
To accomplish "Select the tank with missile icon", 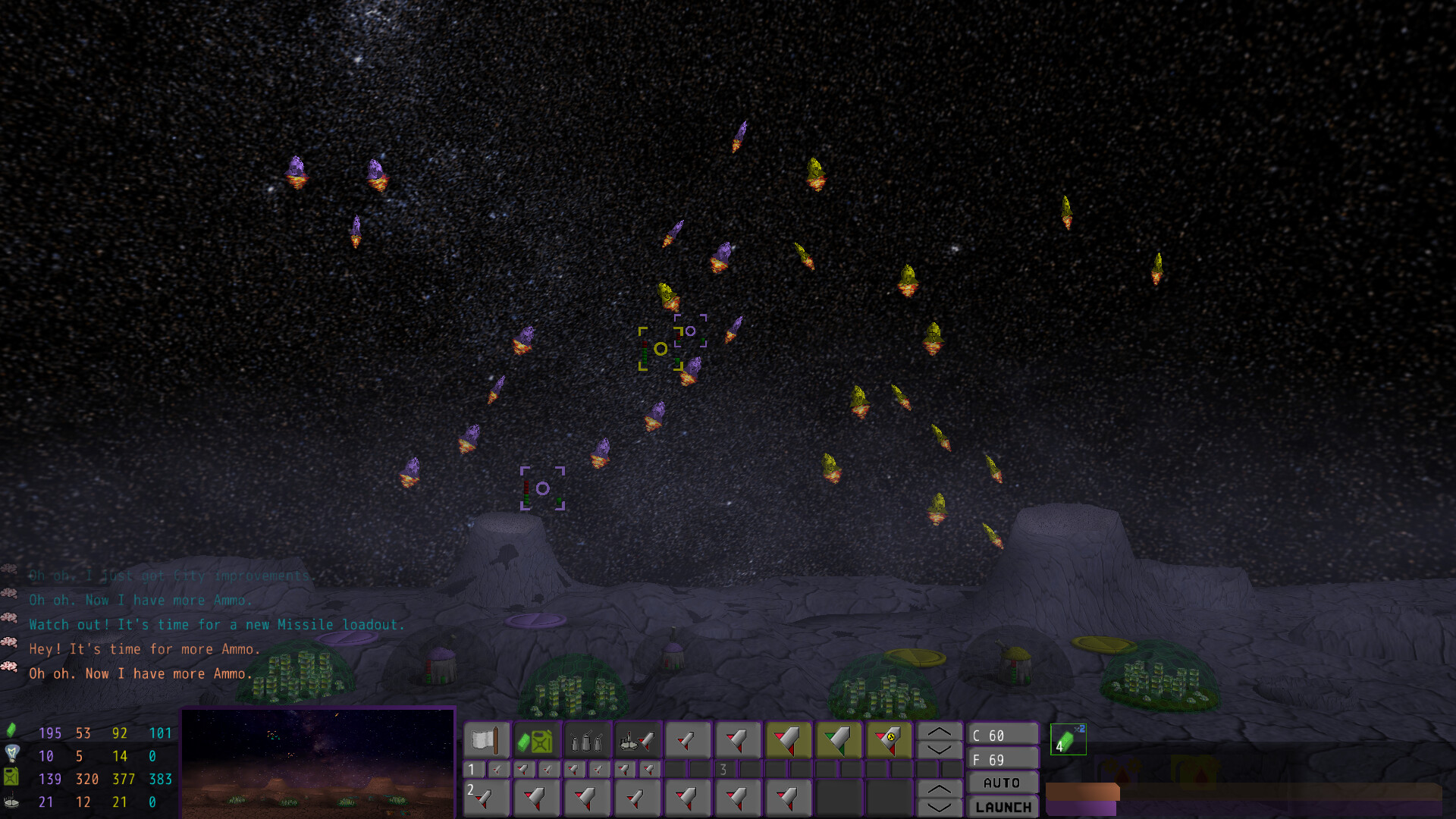I will [637, 739].
